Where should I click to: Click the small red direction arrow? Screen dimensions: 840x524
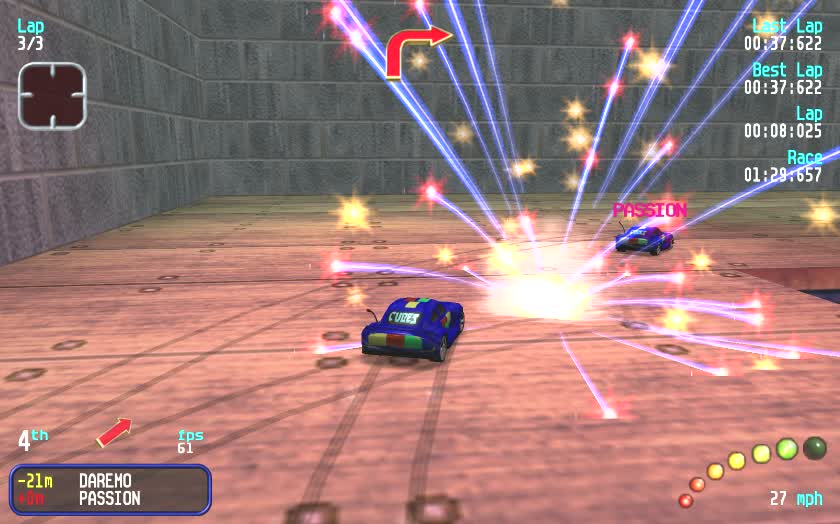[x=114, y=432]
